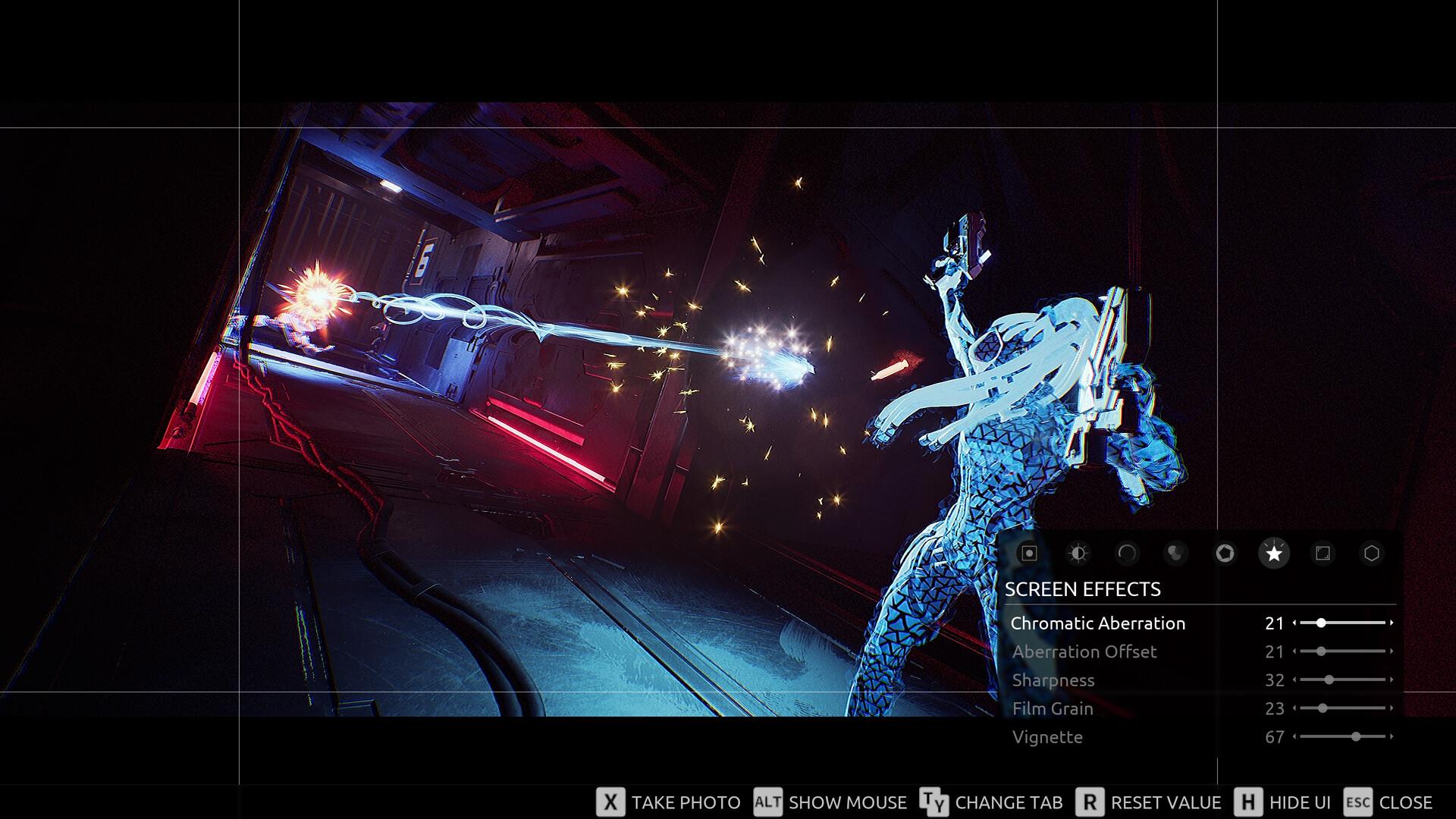Select the Chromatic Aberration setting
Screen dimensions: 1456x819
click(1099, 623)
